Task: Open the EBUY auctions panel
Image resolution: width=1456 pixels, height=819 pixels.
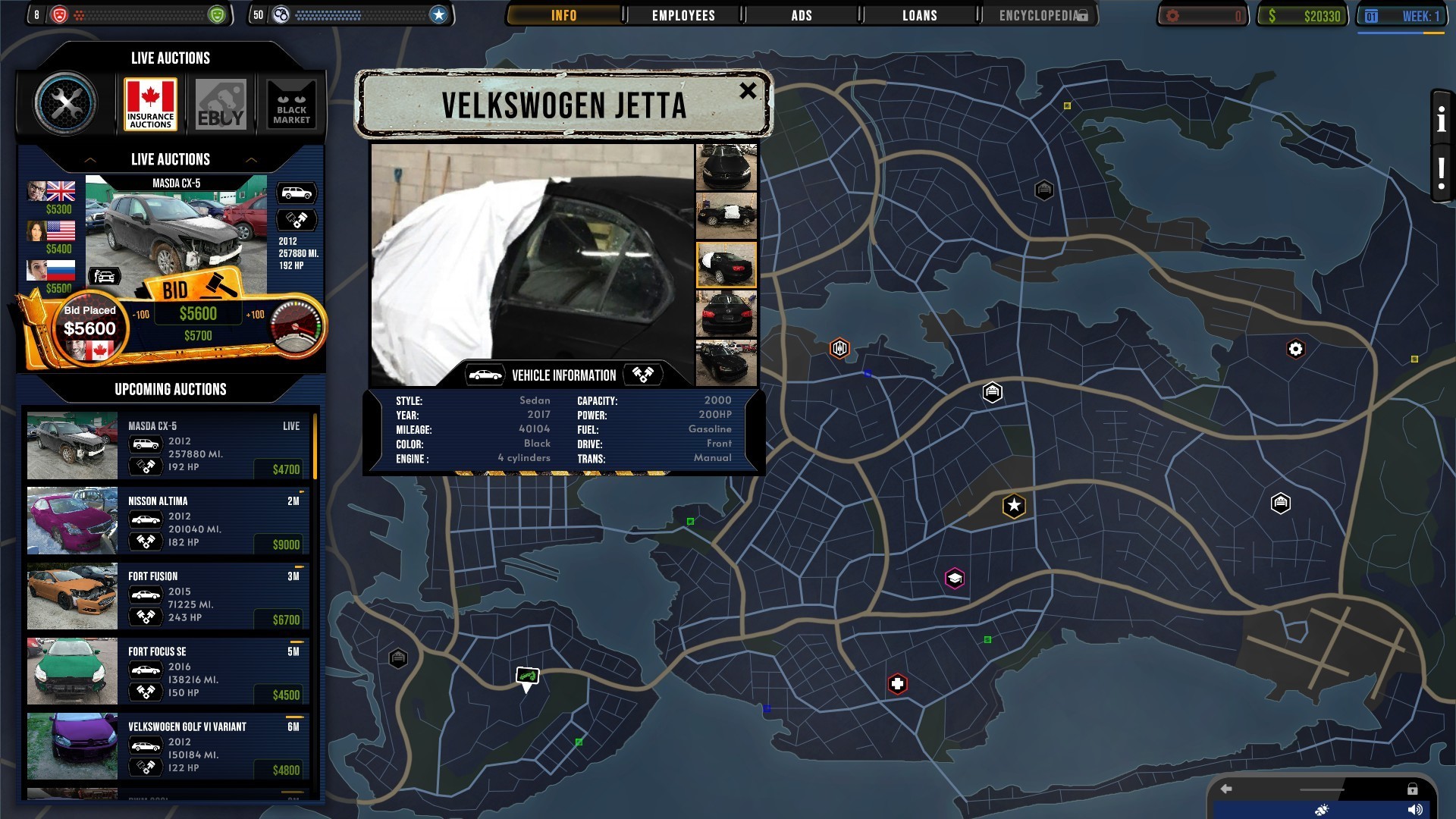Action: point(221,103)
